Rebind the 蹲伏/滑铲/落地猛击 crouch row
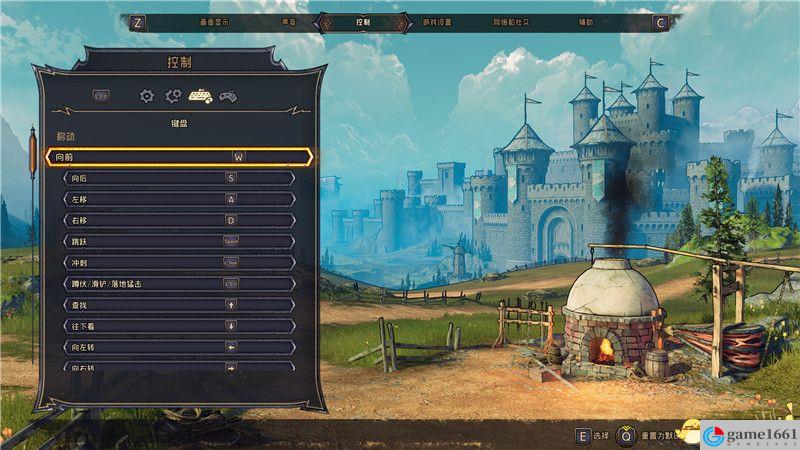 click(x=179, y=283)
